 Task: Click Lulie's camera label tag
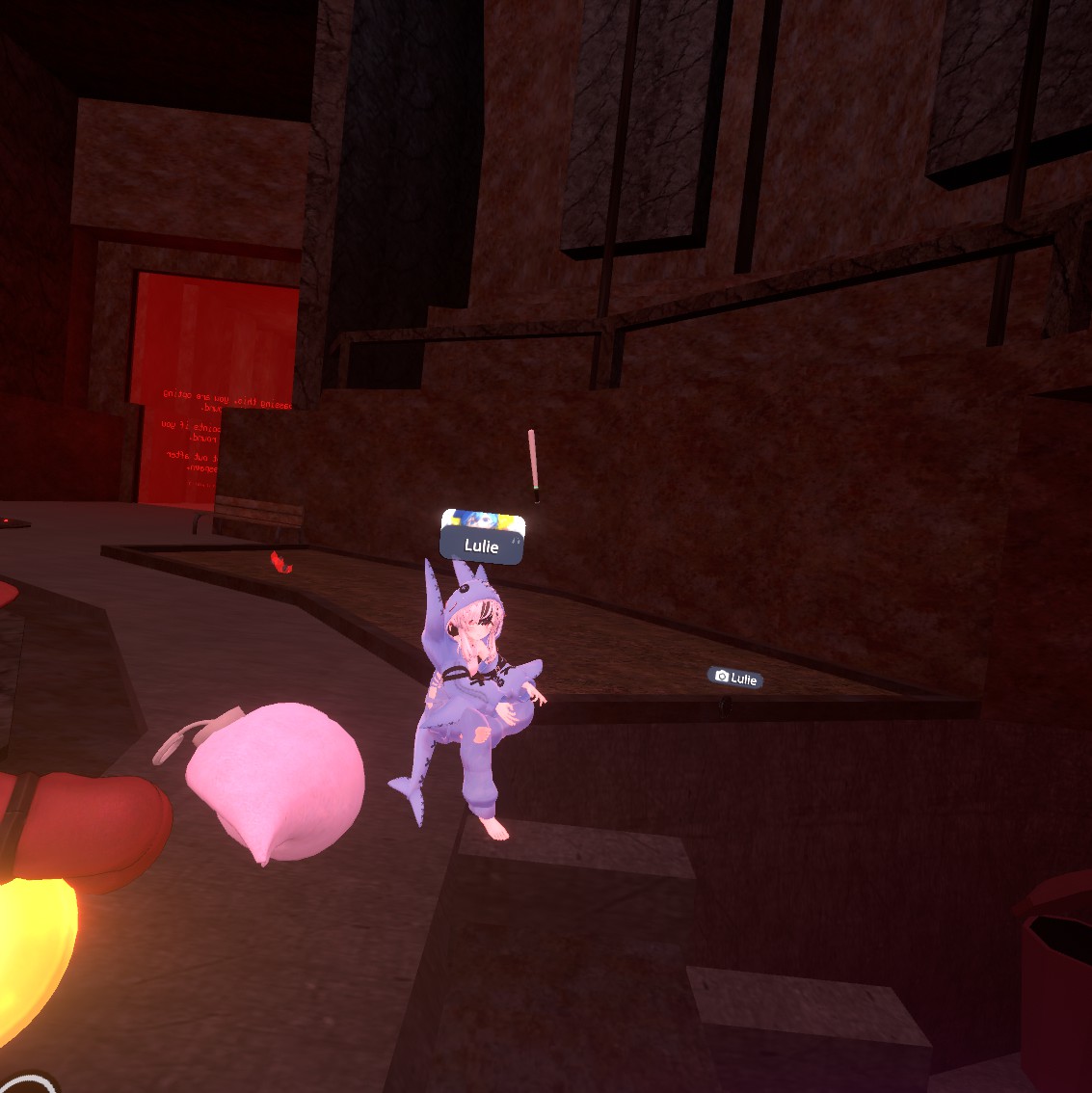click(x=736, y=679)
